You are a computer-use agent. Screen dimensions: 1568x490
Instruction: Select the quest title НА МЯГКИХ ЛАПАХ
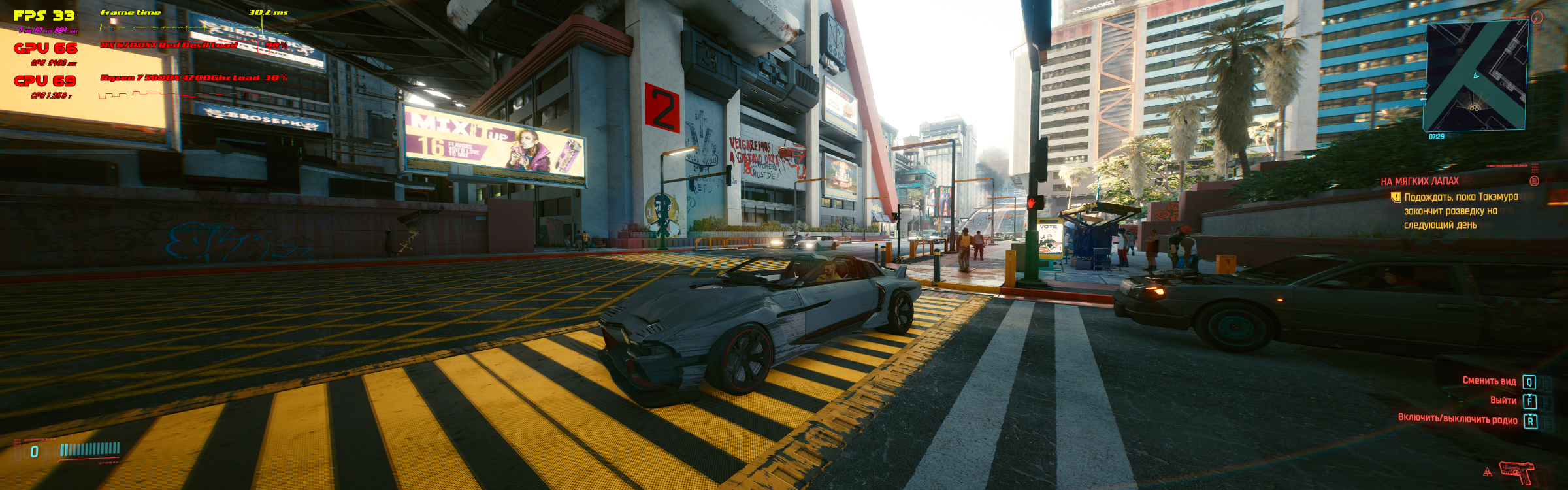coord(1419,182)
